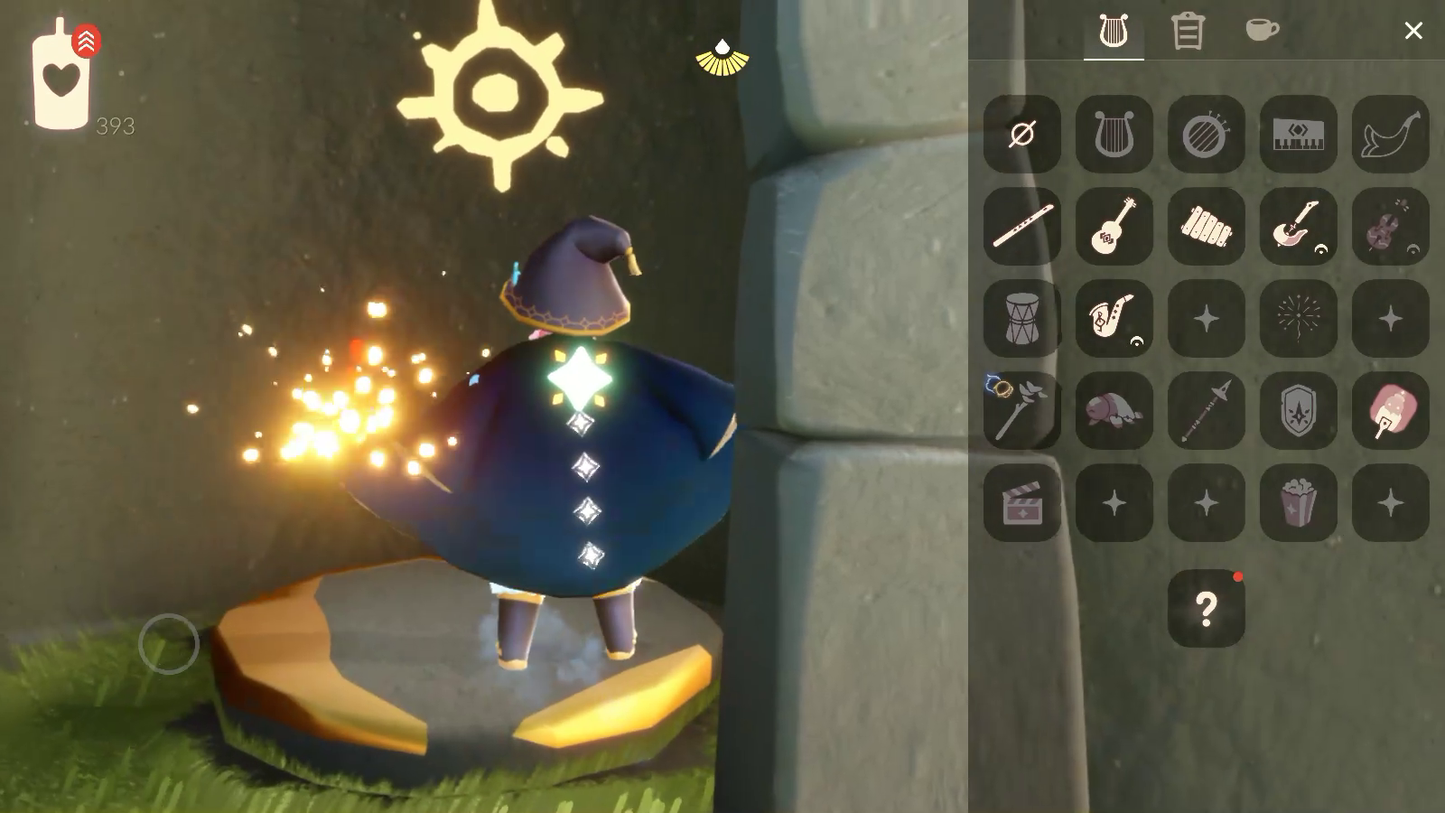Equip the curved horn instrument
The image size is (1445, 813).
tap(1390, 134)
